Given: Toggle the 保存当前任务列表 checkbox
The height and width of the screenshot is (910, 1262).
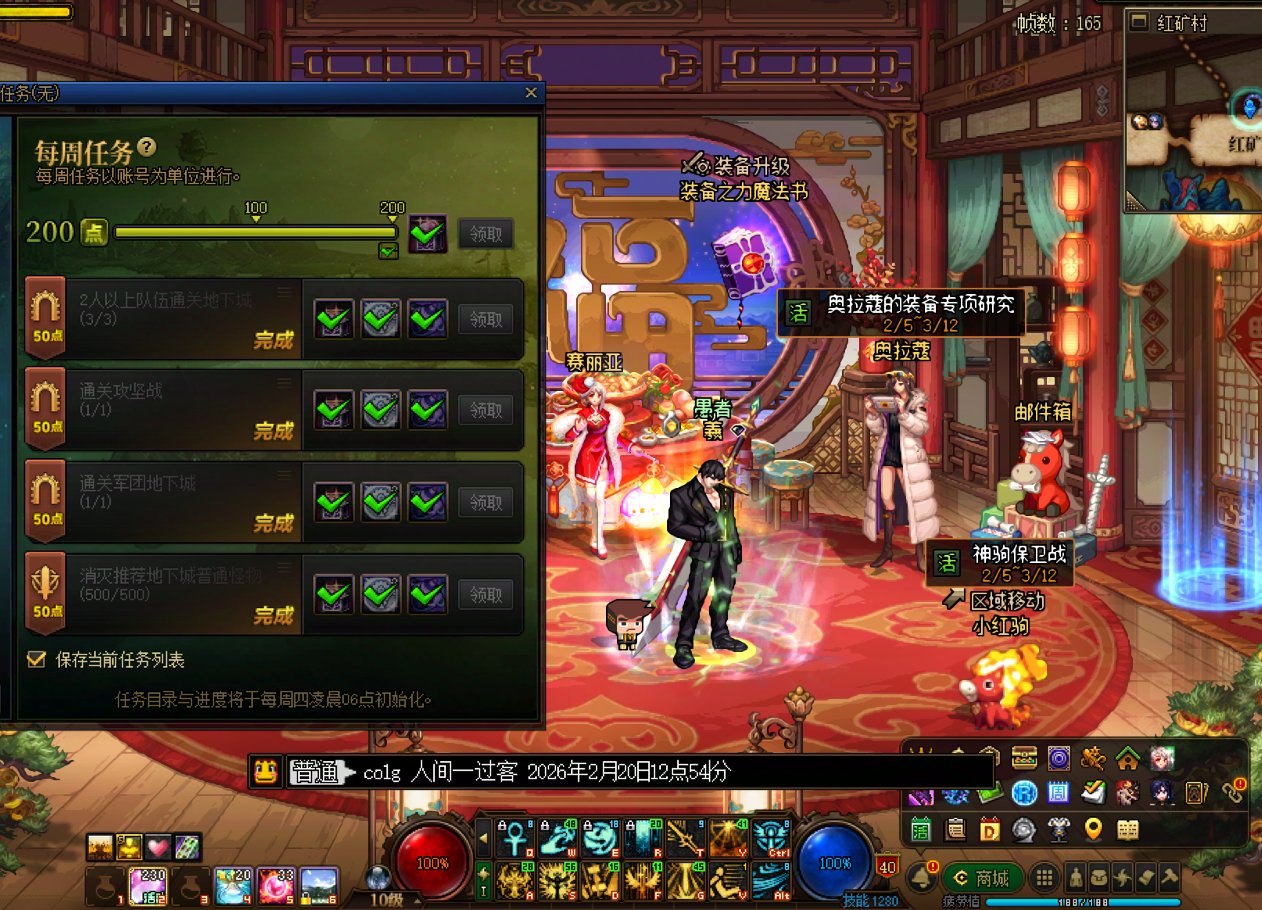Looking at the screenshot, I should coord(38,660).
